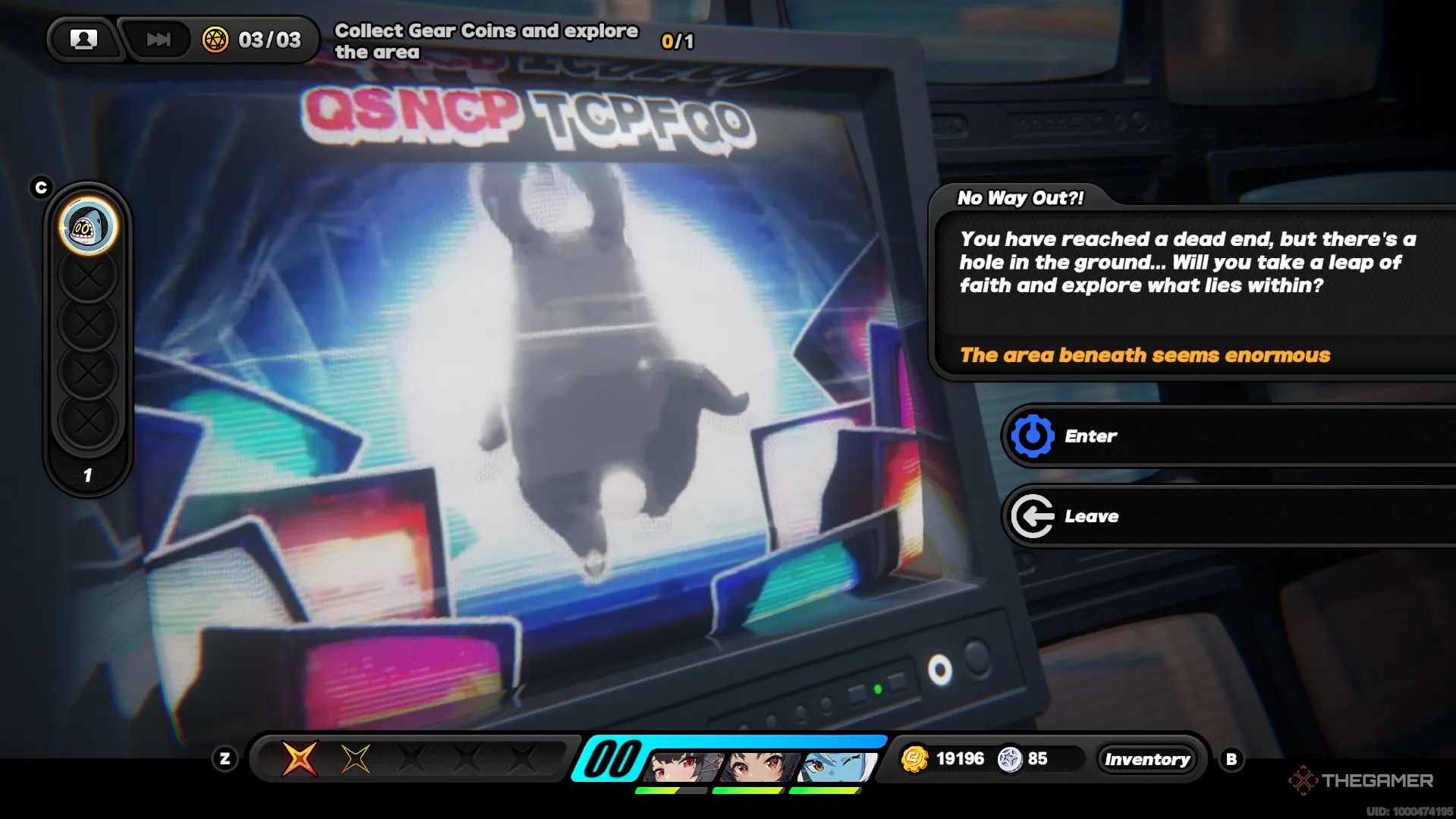Click the player avatar icon top-left
The height and width of the screenshot is (819, 1456).
pyautogui.click(x=83, y=39)
